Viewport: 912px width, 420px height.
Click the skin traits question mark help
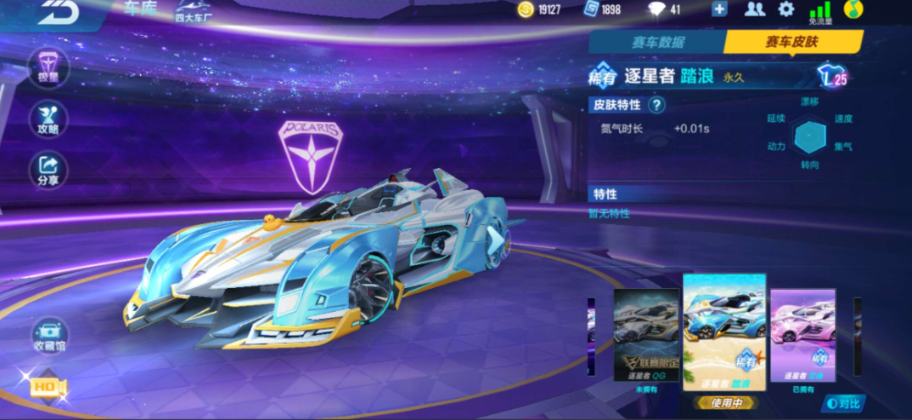click(x=656, y=104)
